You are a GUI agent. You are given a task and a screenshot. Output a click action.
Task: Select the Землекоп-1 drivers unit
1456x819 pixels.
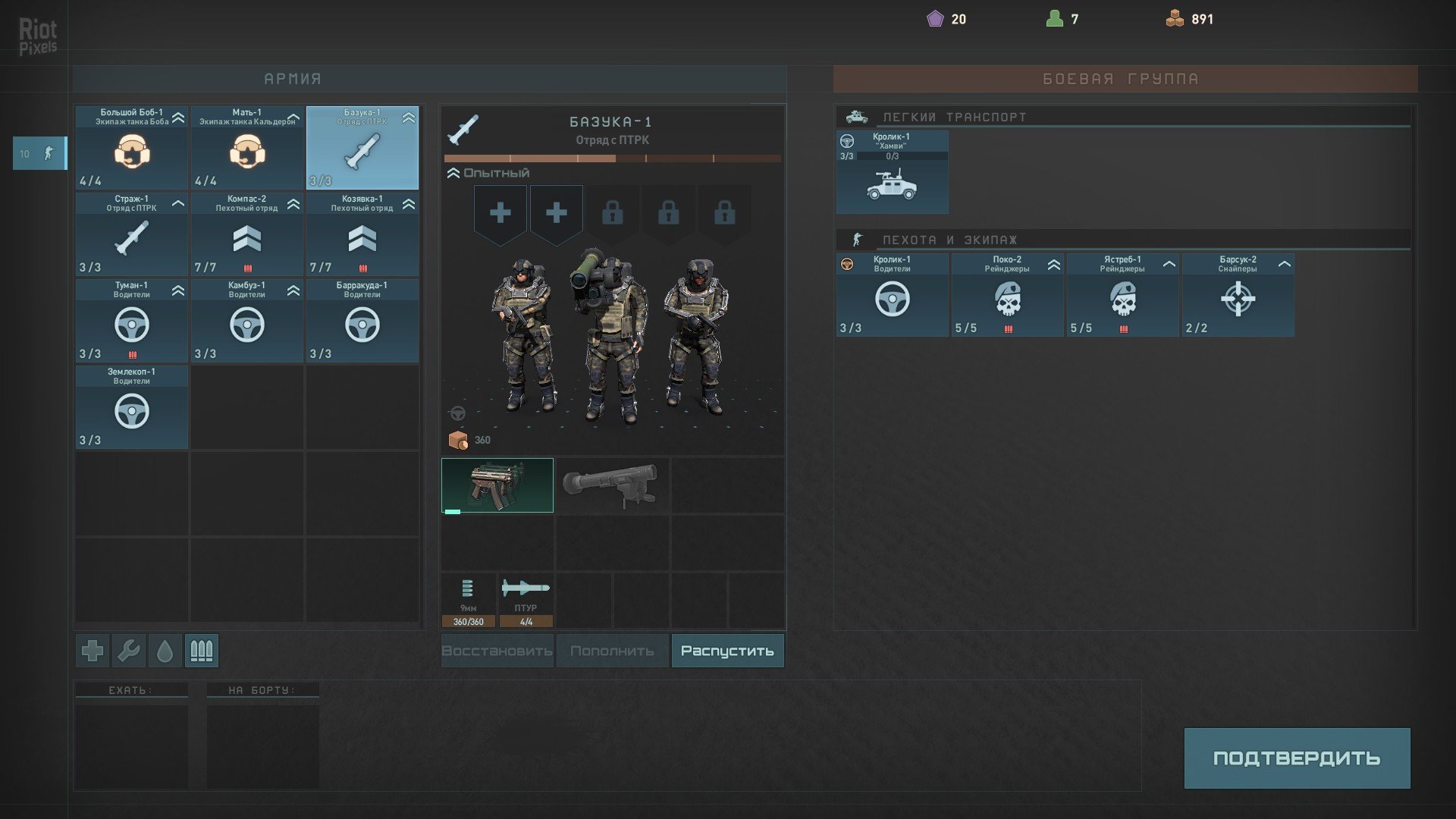tap(132, 407)
